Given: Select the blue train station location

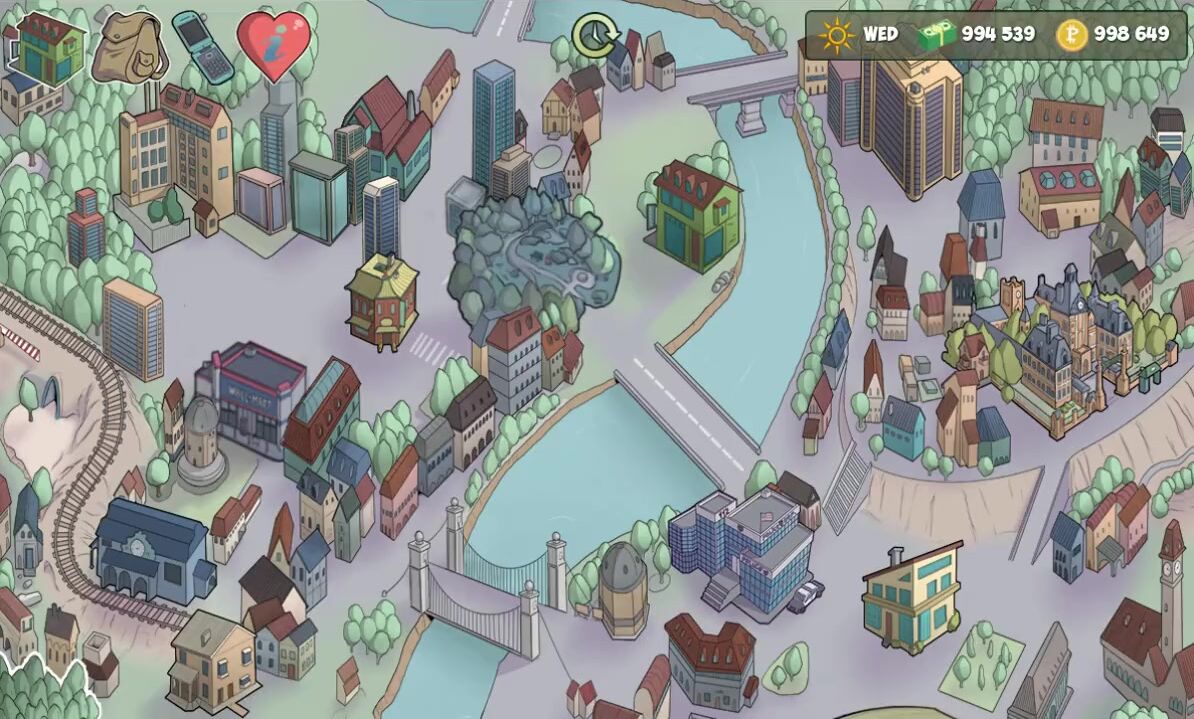Looking at the screenshot, I should click(x=150, y=549).
